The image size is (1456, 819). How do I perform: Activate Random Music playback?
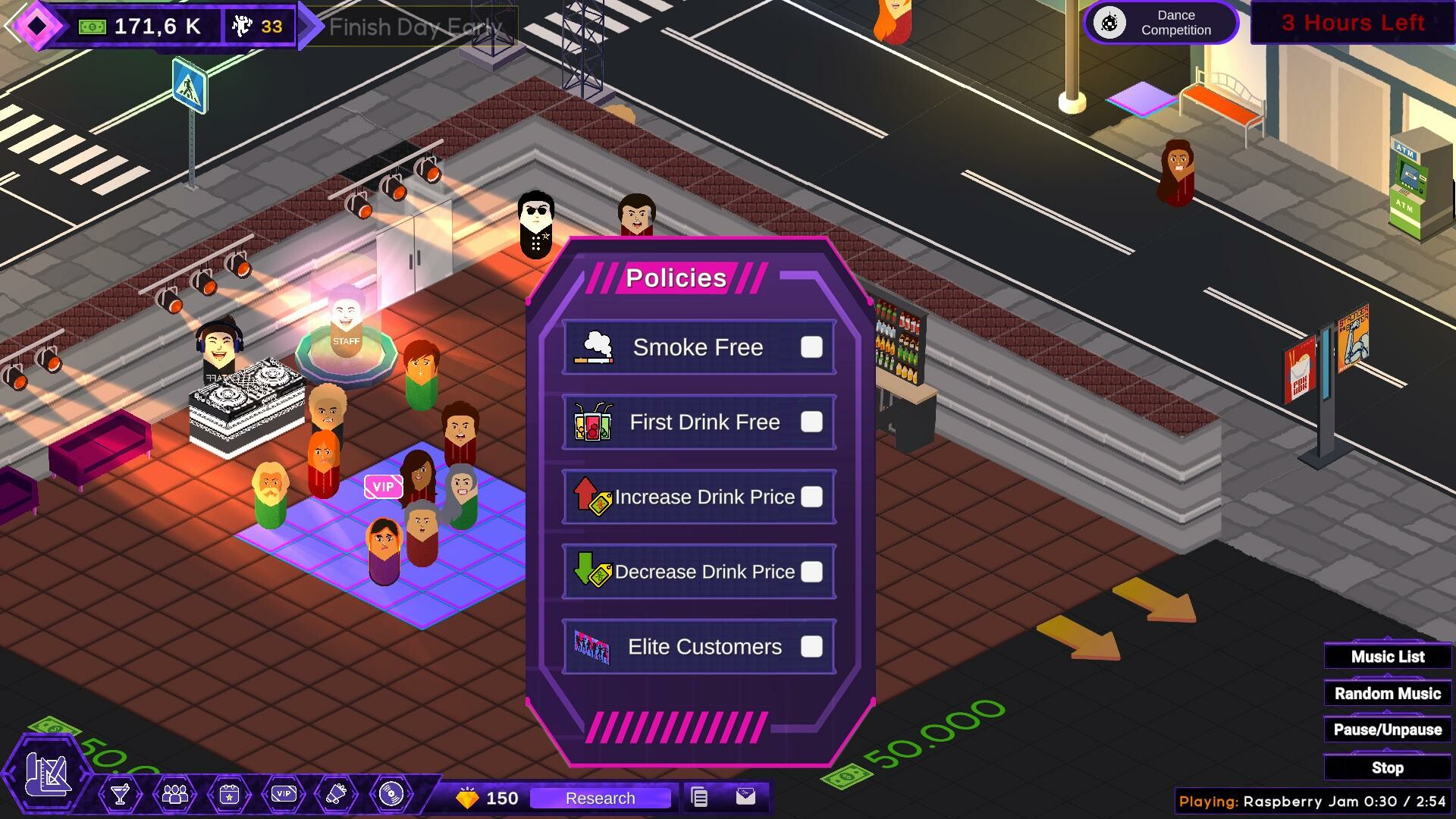[x=1387, y=693]
